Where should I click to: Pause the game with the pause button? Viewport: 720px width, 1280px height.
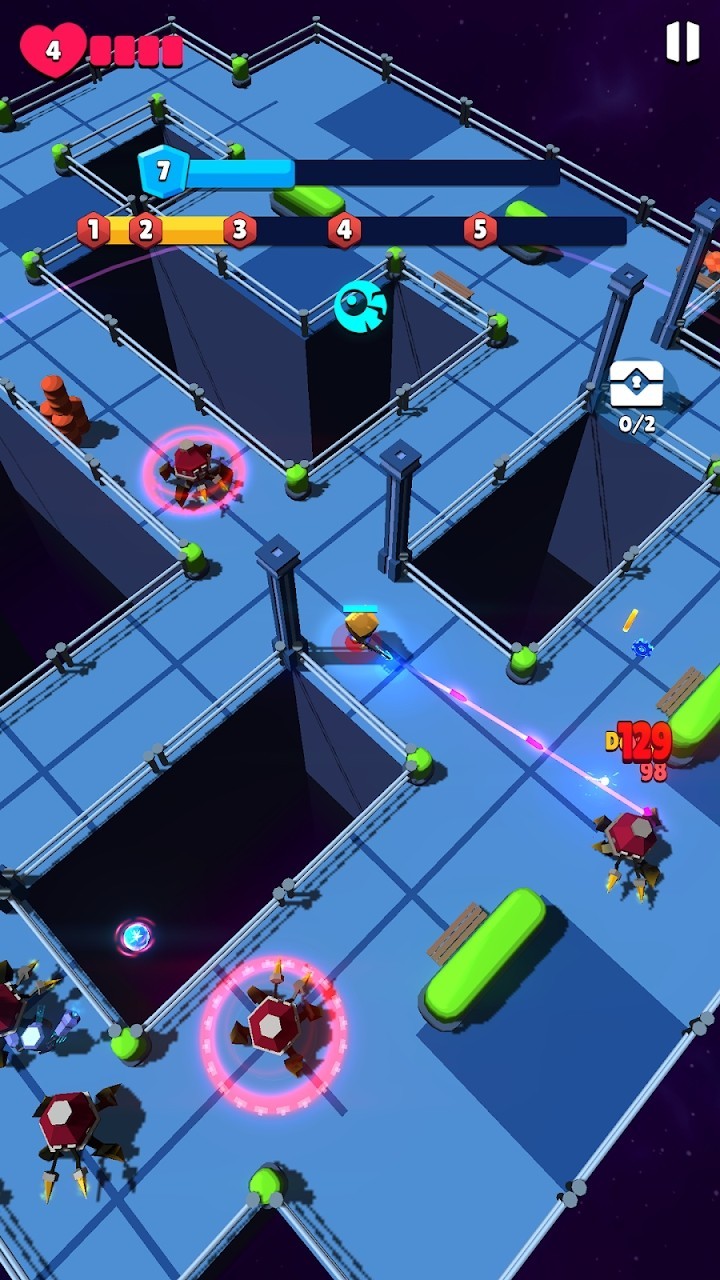pos(682,42)
